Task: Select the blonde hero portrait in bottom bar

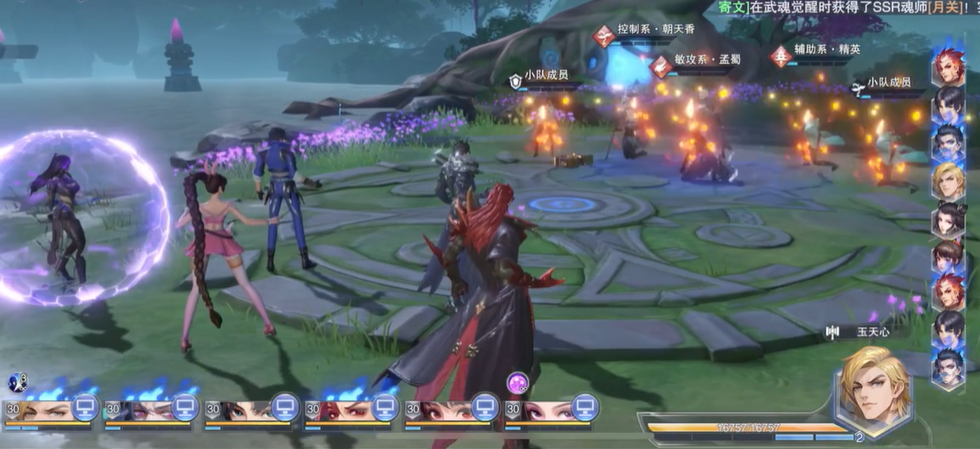Action: [x=45, y=411]
